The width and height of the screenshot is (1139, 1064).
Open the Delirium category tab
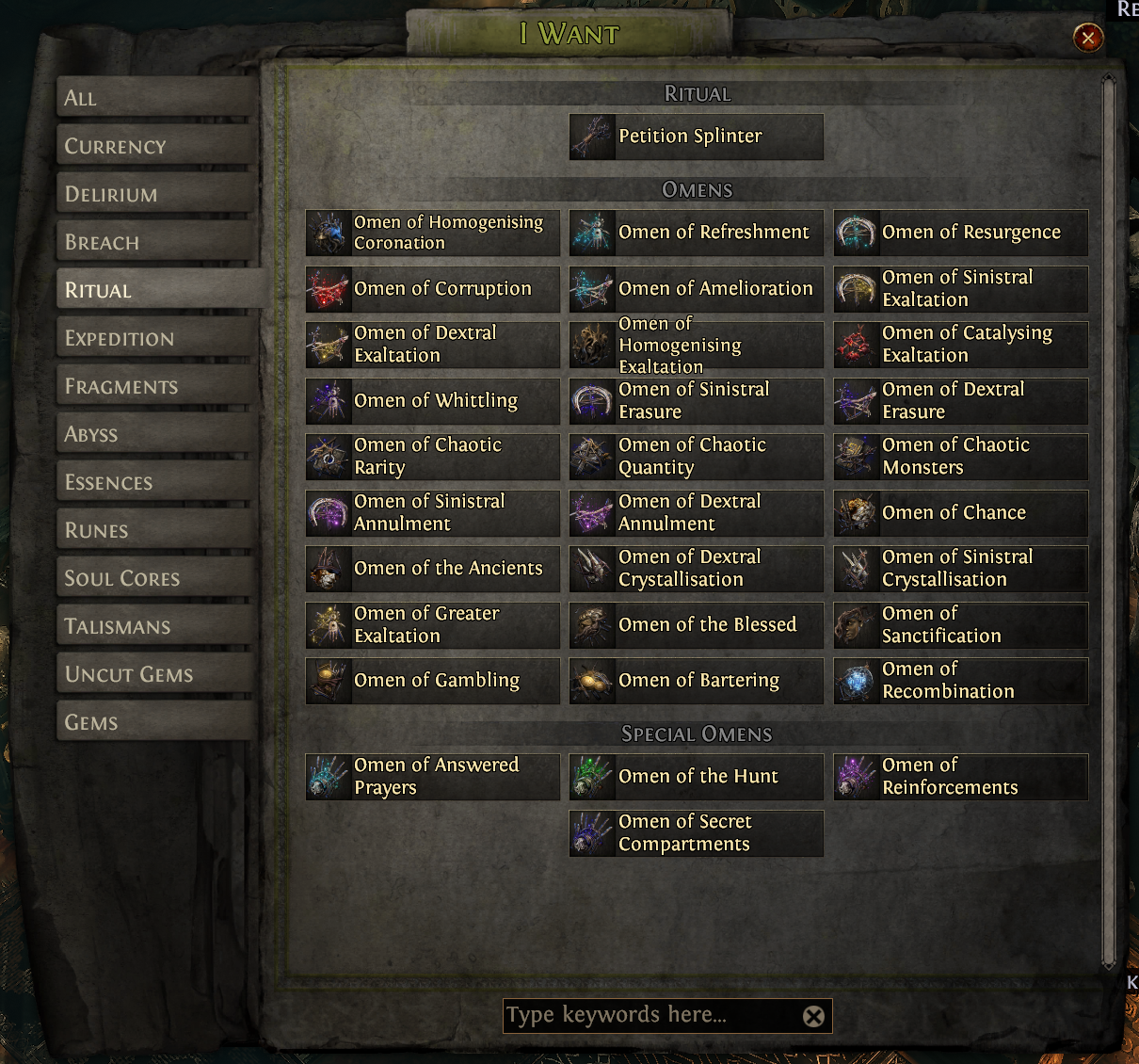click(x=156, y=194)
